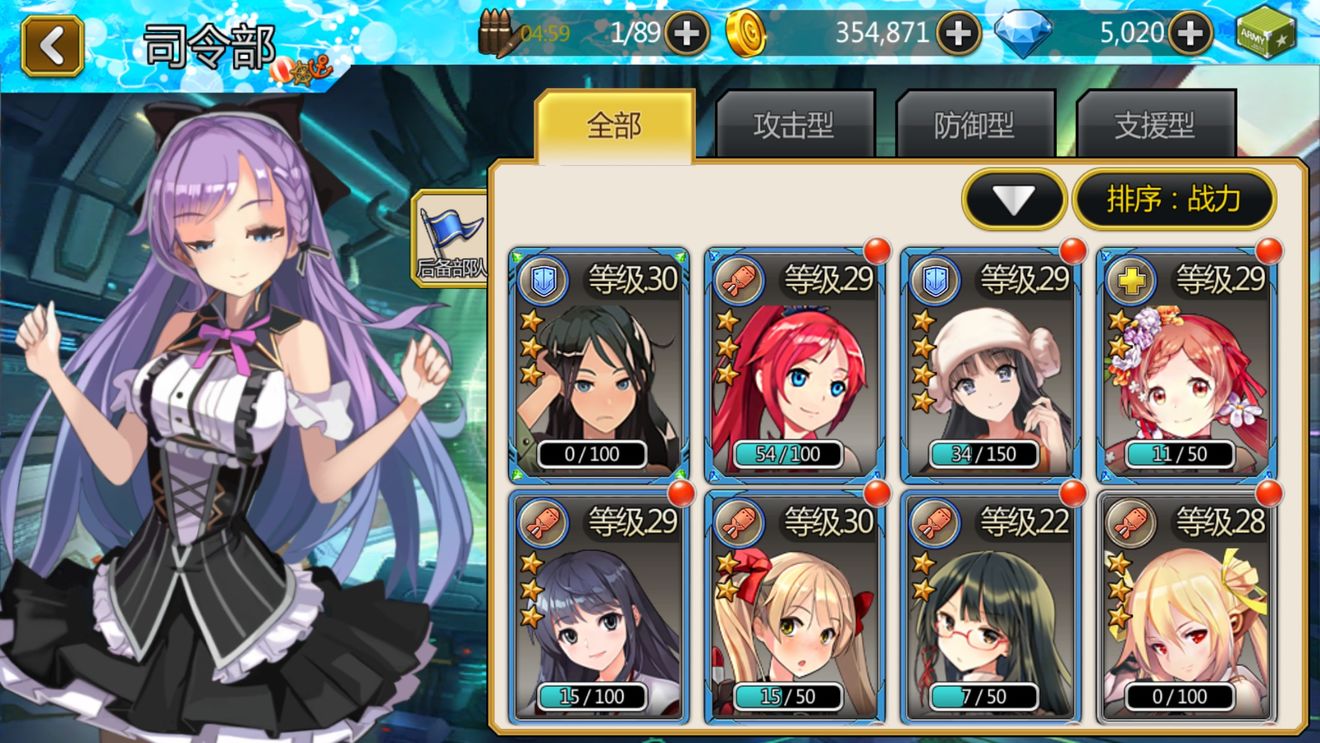Buy diamonds with the plus button
The image size is (1320, 743).
1190,34
